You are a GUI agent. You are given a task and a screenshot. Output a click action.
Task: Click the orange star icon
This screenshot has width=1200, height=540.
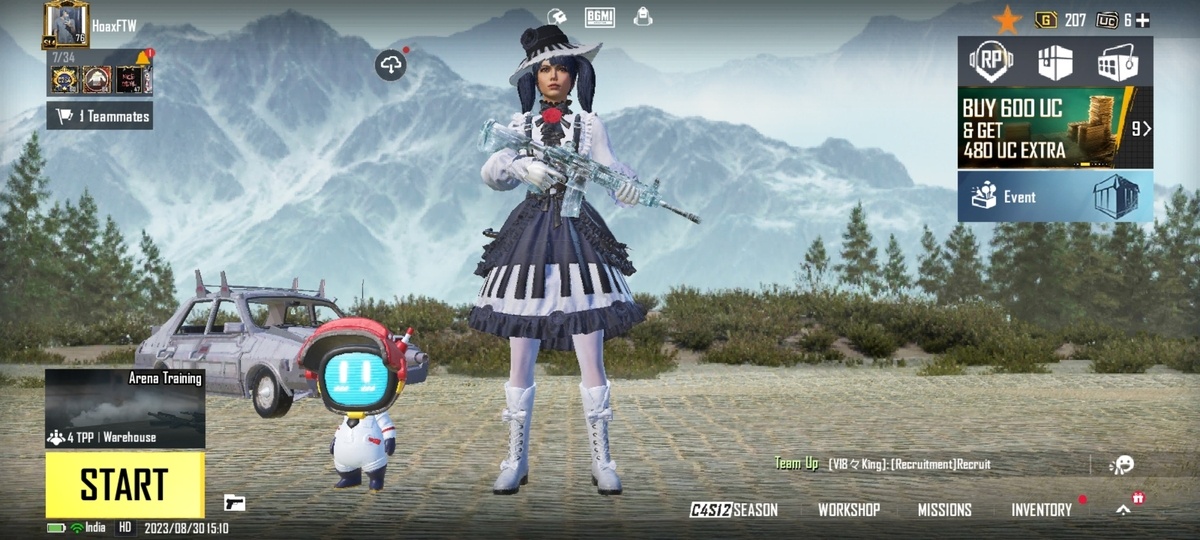point(1007,20)
